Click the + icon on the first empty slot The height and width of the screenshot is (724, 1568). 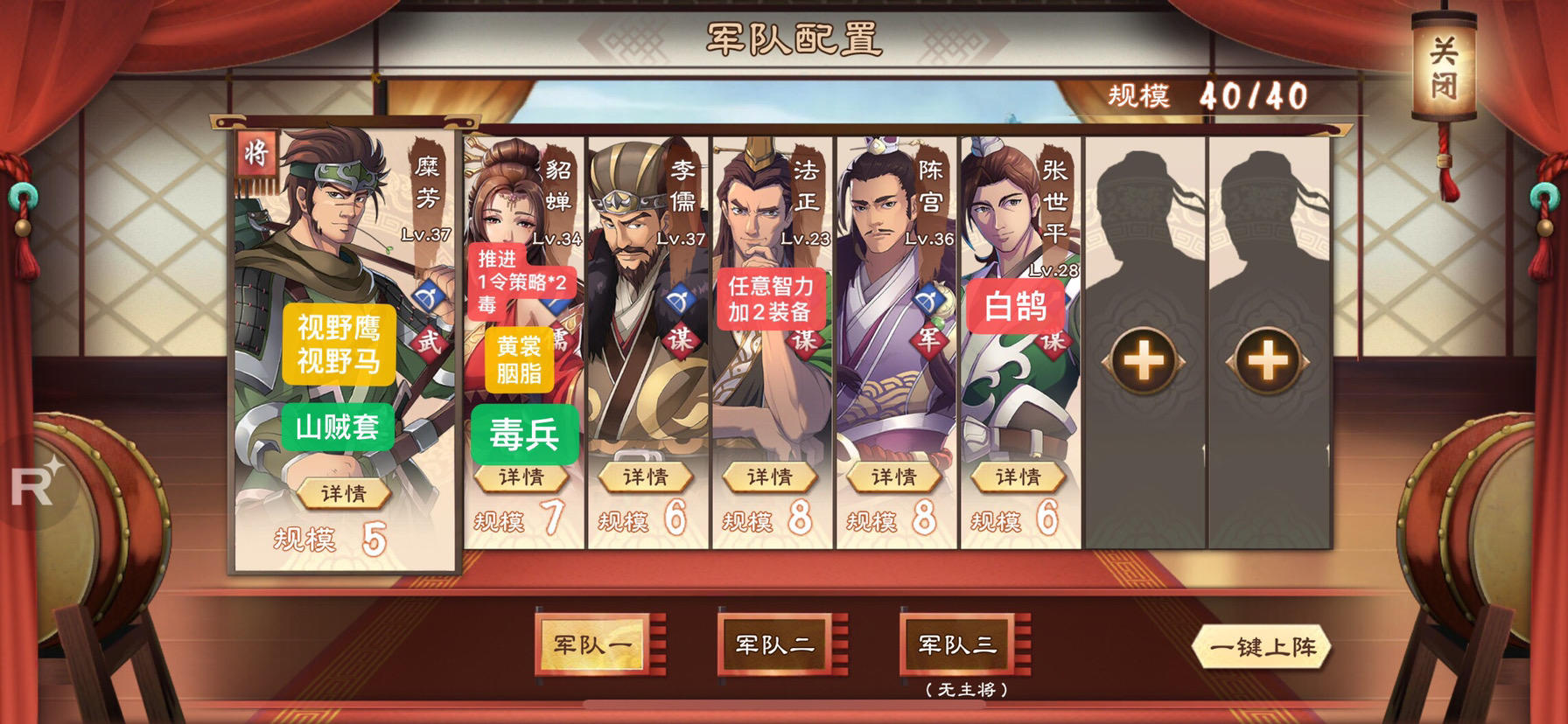pos(1144,359)
